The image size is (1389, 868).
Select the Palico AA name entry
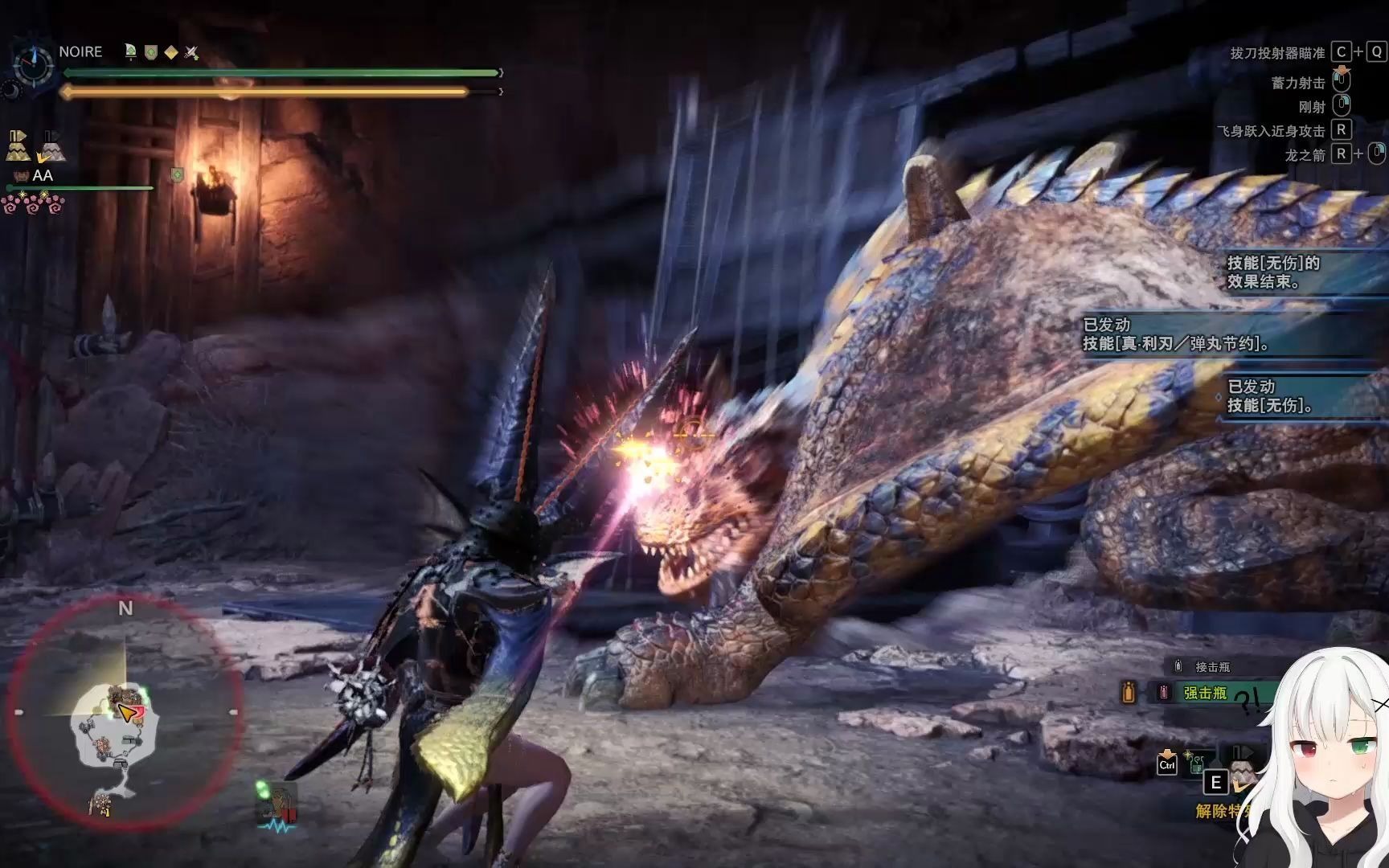[x=42, y=175]
